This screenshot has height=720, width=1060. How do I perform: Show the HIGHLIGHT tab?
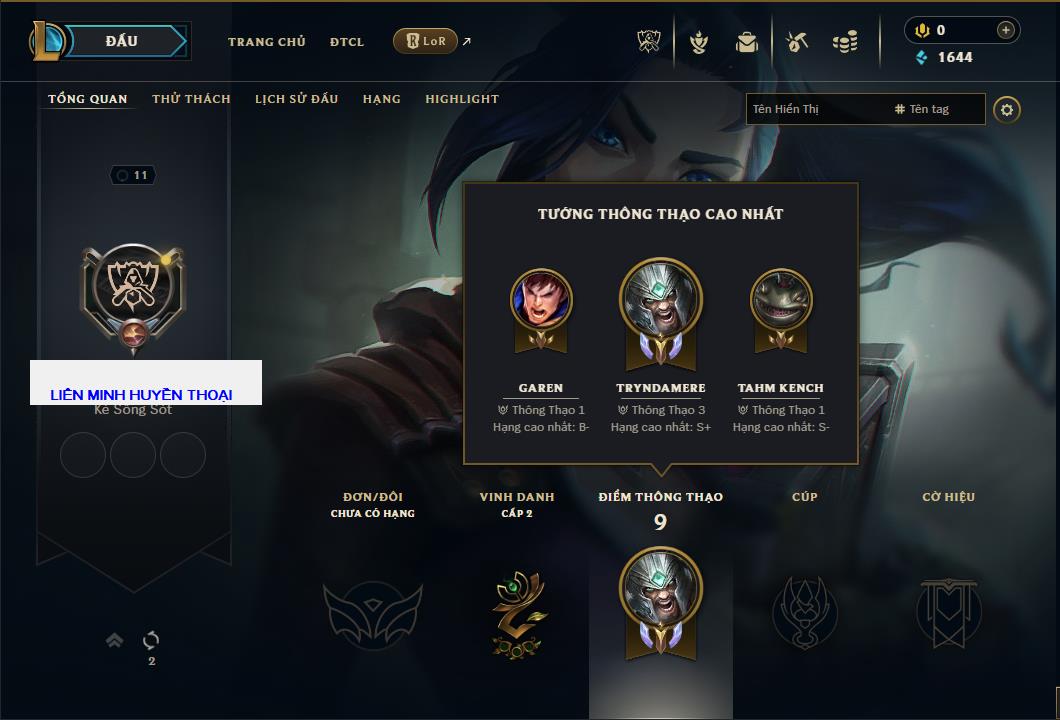[x=461, y=99]
